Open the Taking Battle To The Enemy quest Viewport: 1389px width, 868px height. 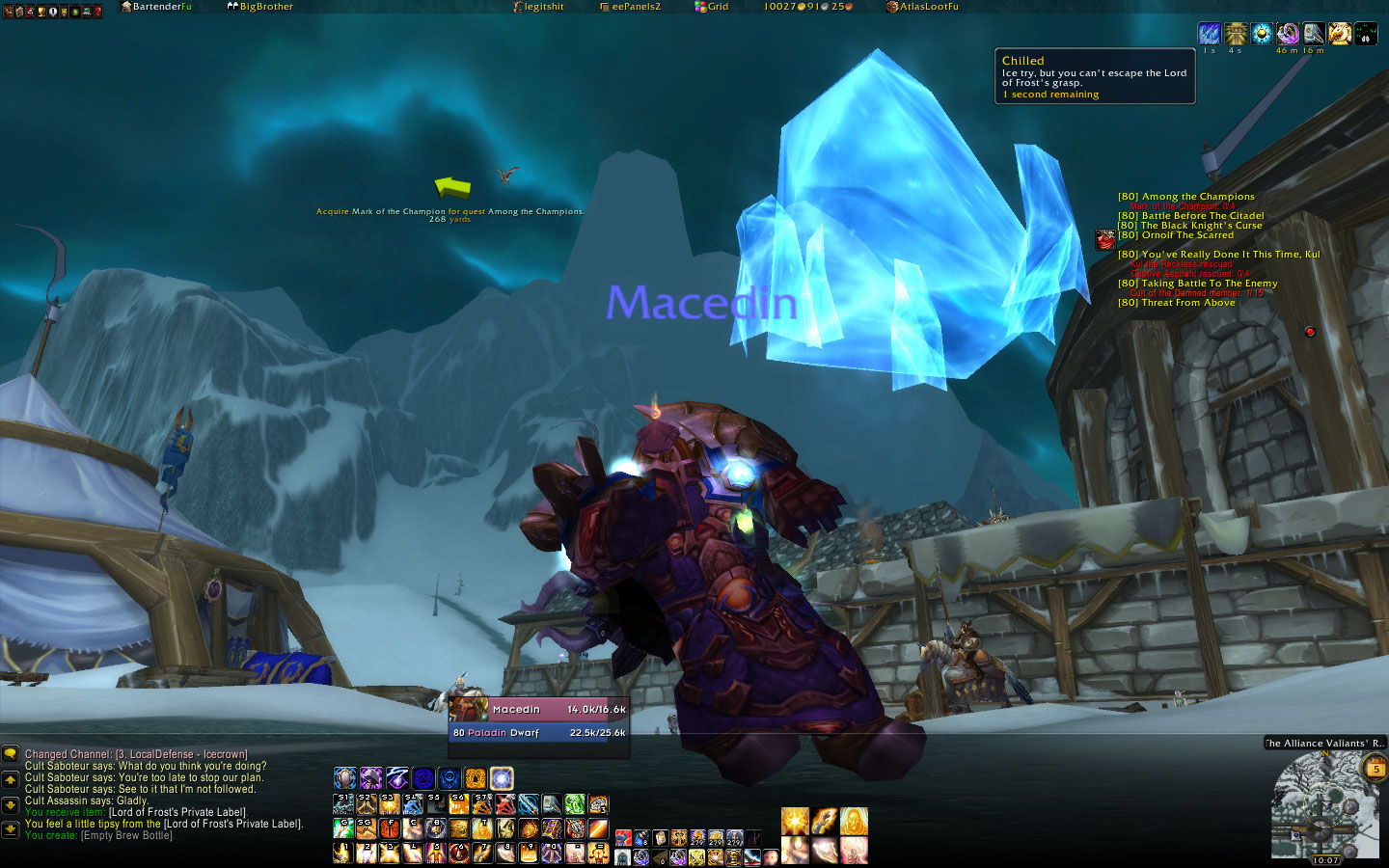coord(1197,284)
